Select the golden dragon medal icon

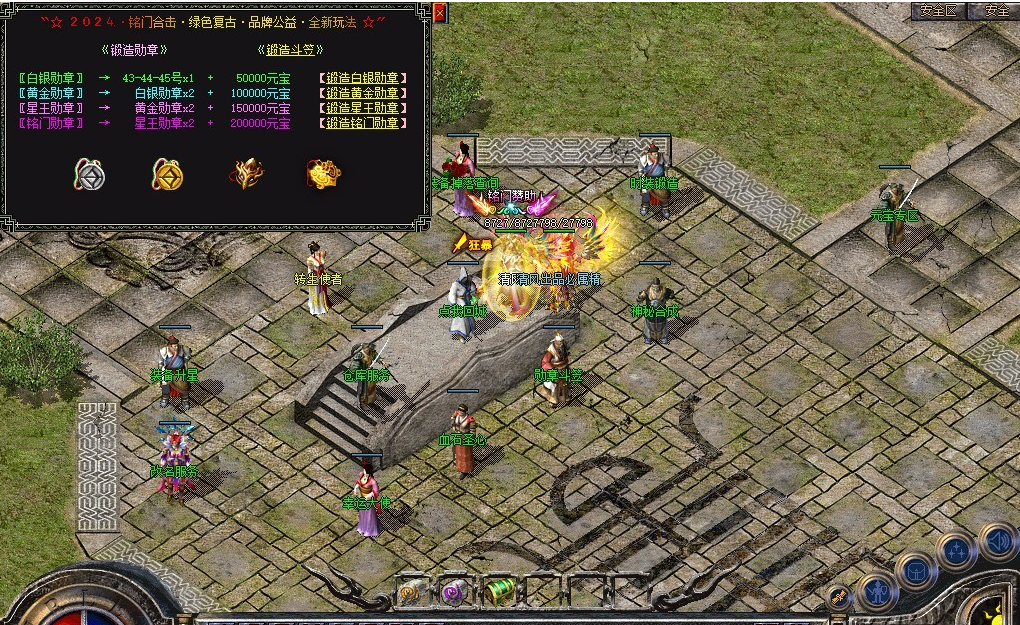coord(323,174)
